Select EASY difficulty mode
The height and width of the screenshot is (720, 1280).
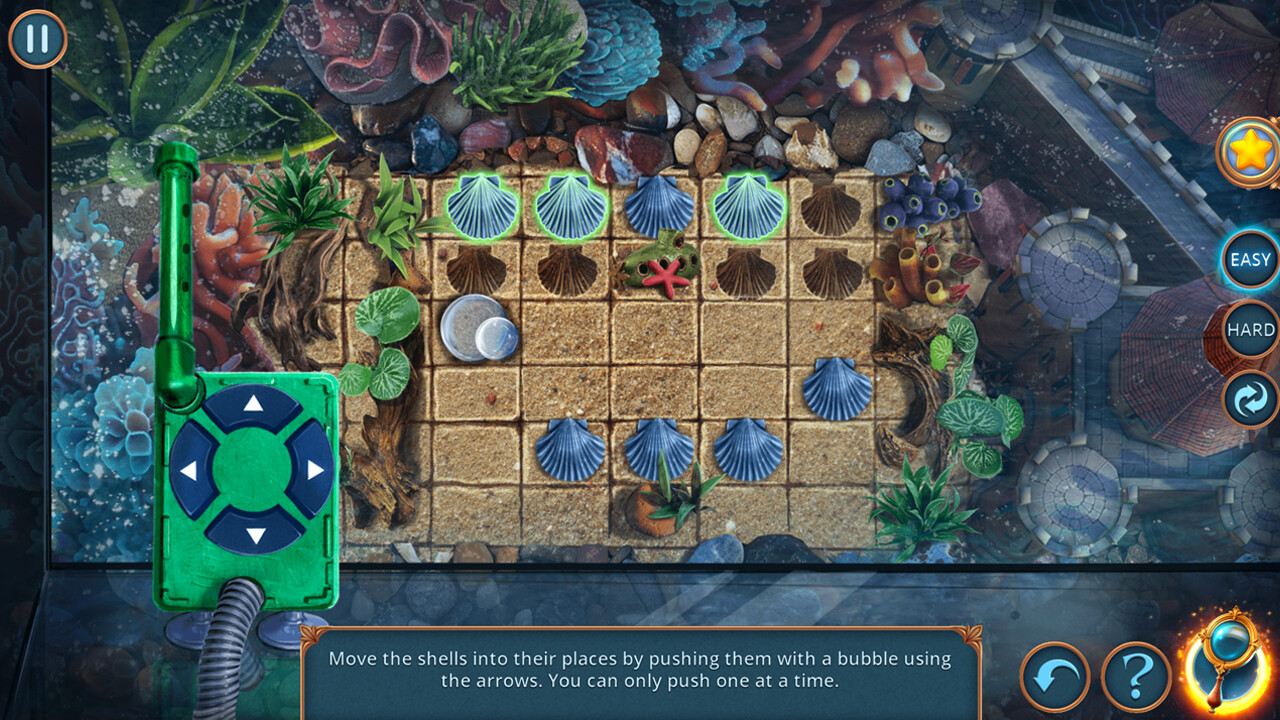point(1247,258)
